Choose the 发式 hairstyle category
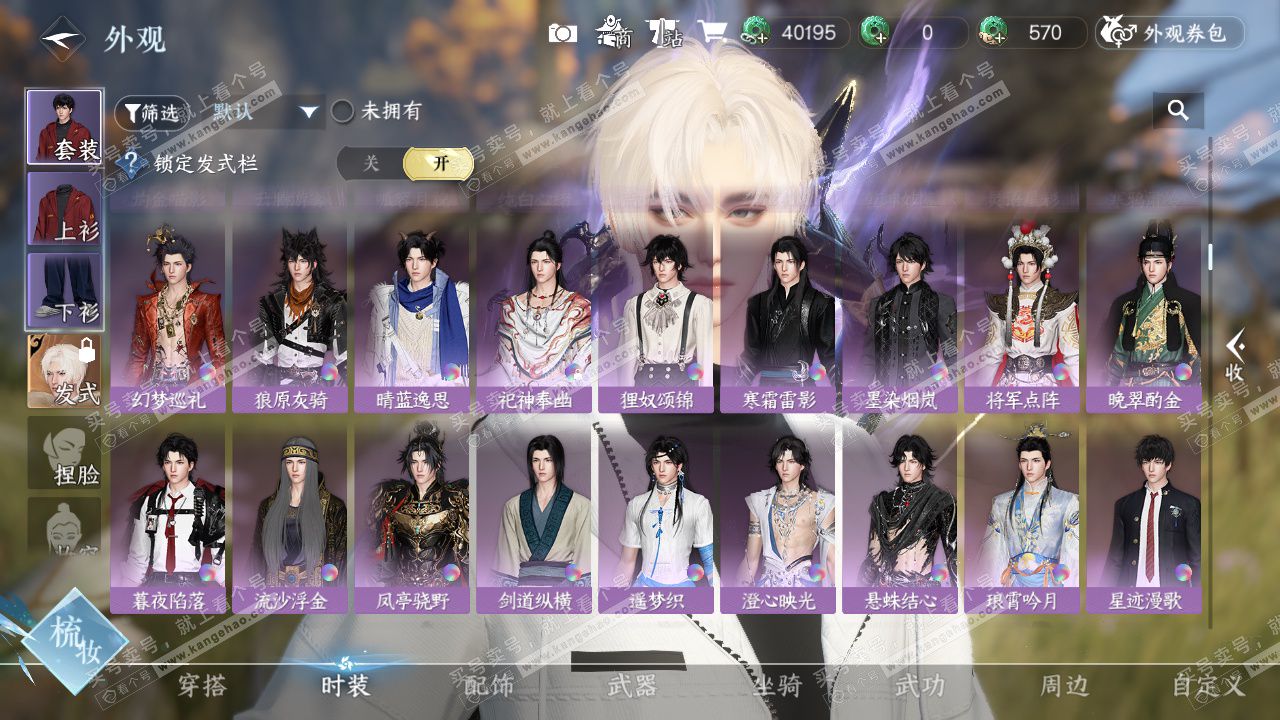The height and width of the screenshot is (720, 1280). click(64, 371)
